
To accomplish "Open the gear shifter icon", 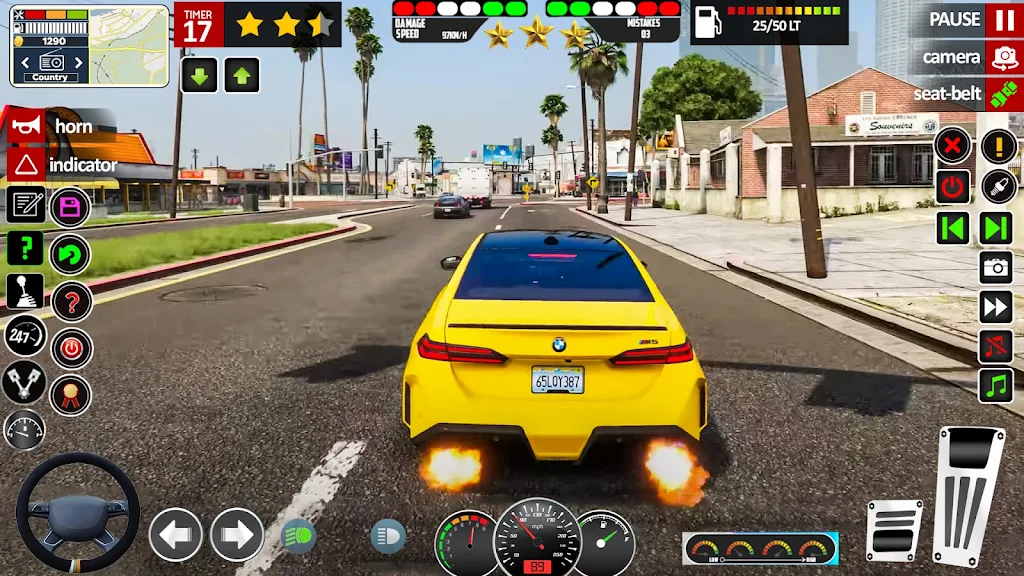I will click(25, 291).
